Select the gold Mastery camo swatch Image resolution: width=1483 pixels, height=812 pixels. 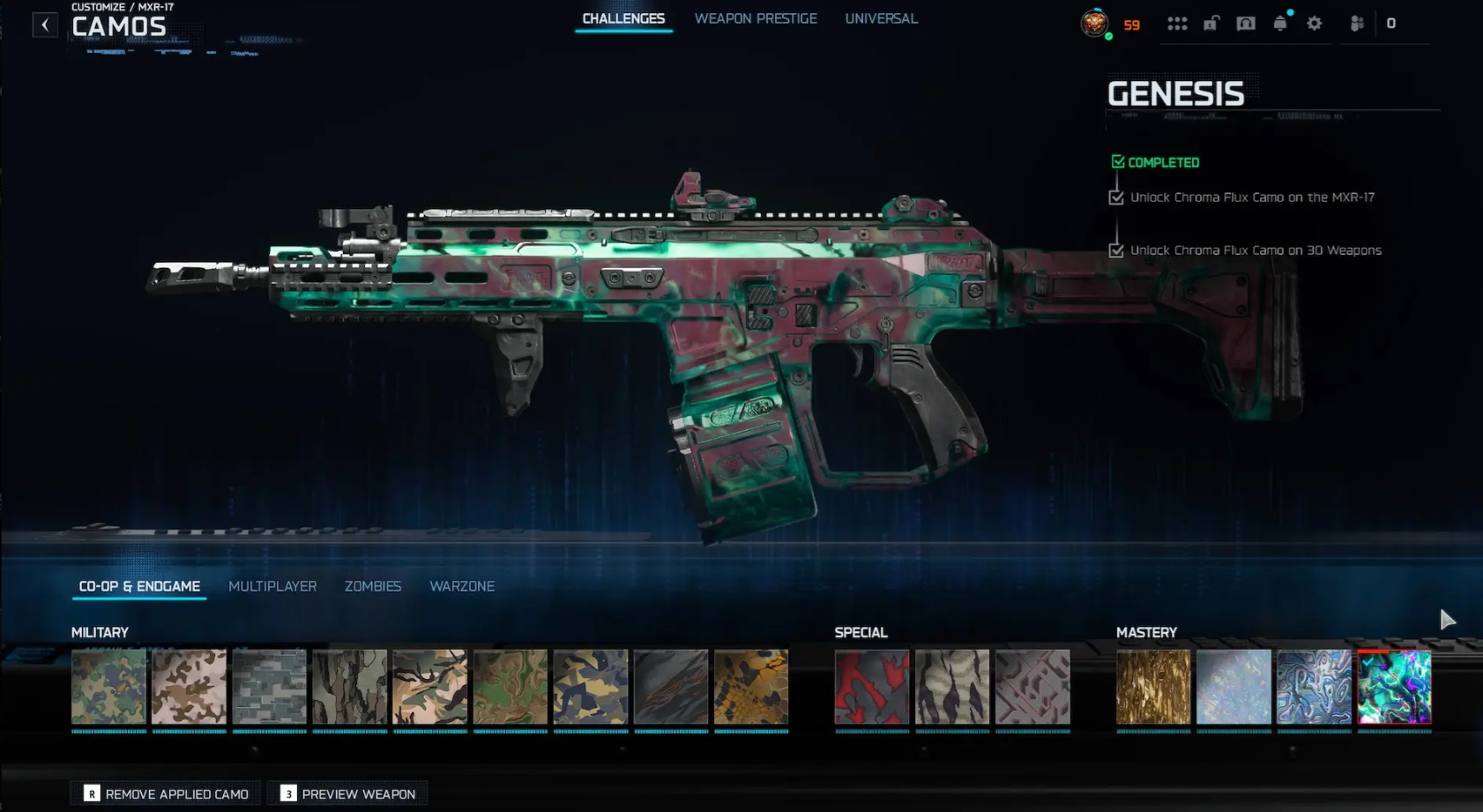1152,687
